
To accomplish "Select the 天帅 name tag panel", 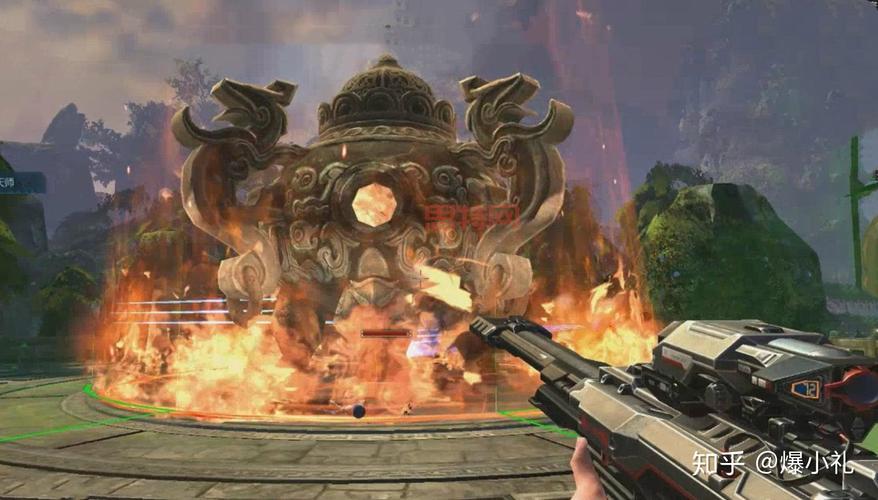I will pos(19,182).
